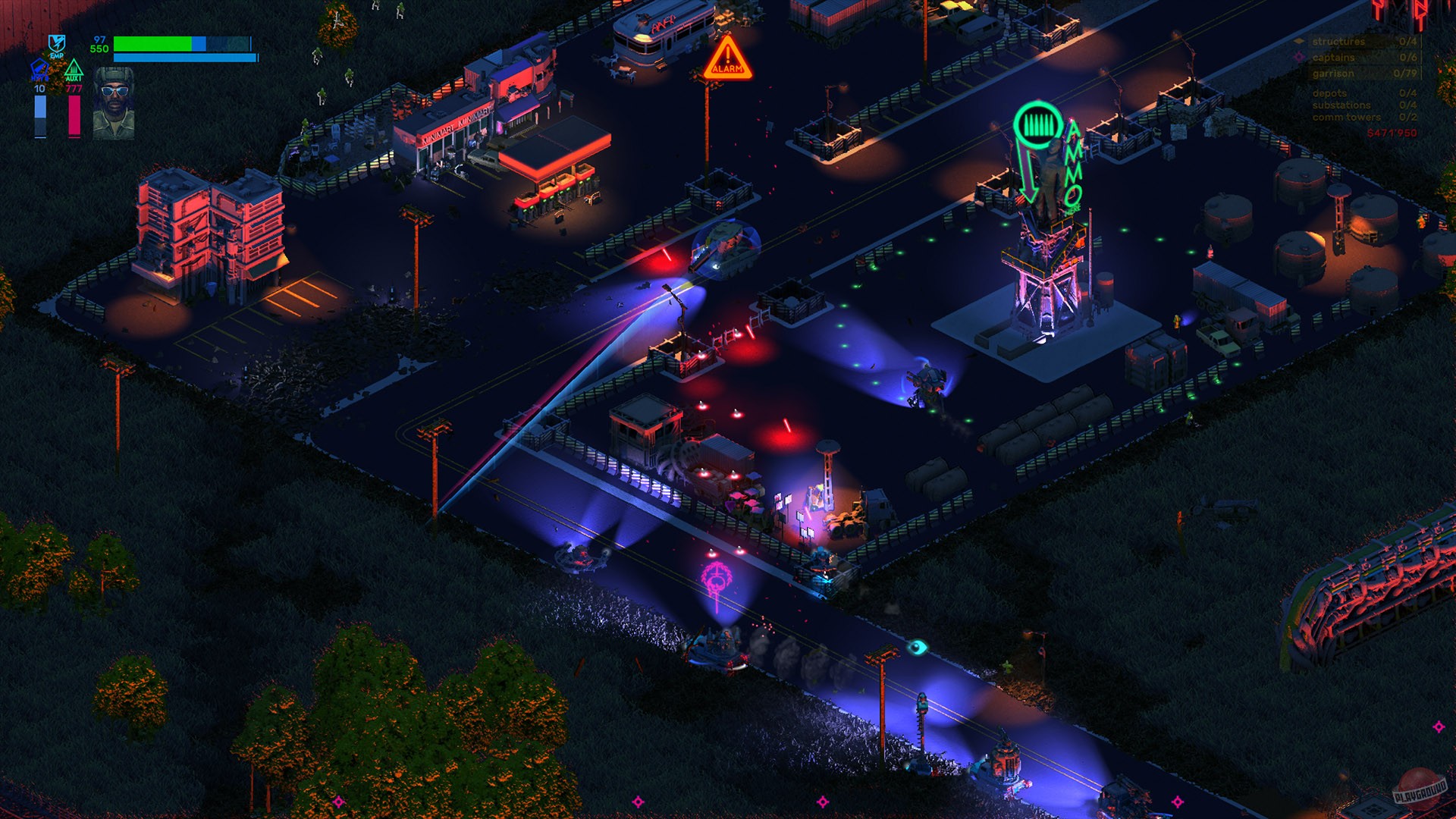Click the HVY B weapon icon
The image size is (1456, 819).
click(x=40, y=69)
